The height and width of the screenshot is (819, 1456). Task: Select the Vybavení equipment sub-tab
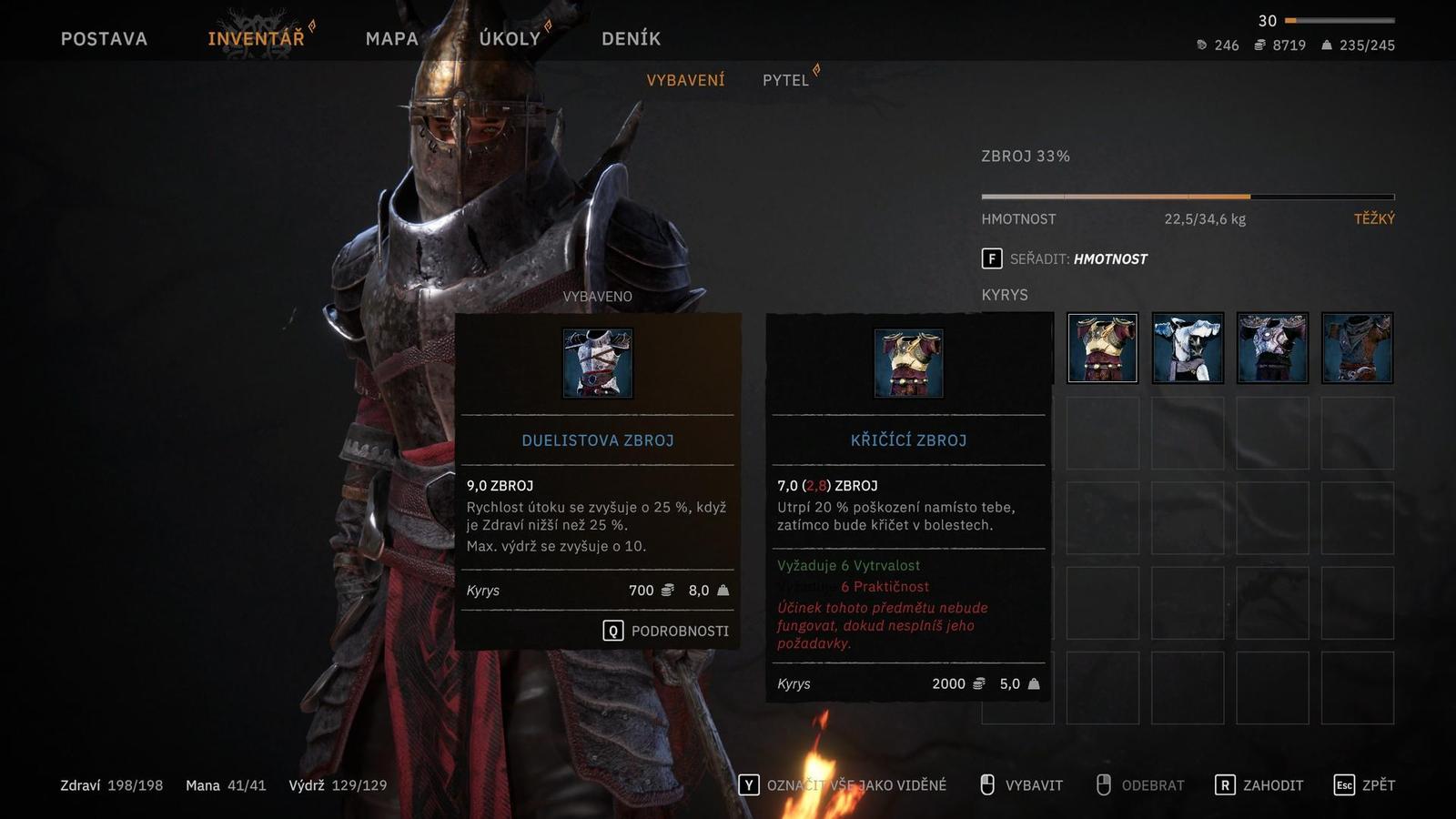(x=685, y=80)
